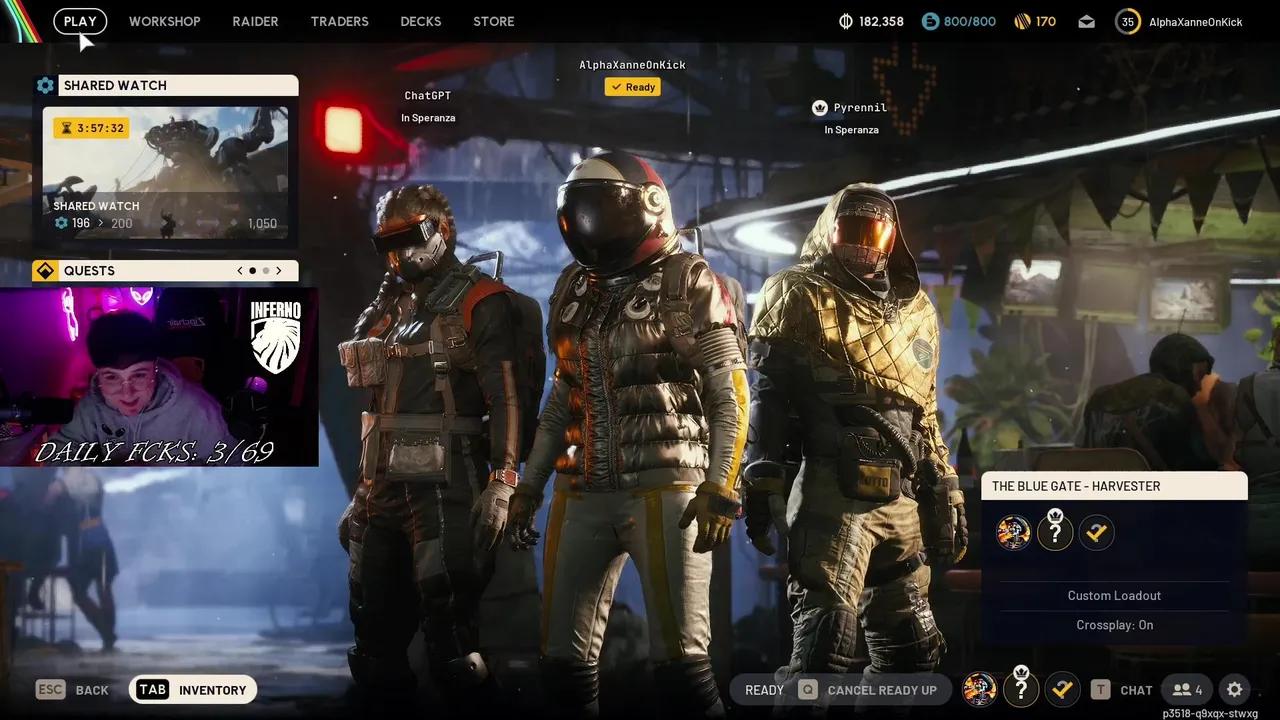Click the right chevron on the Quests carousel
Screen dimensions: 1280x720
point(279,270)
